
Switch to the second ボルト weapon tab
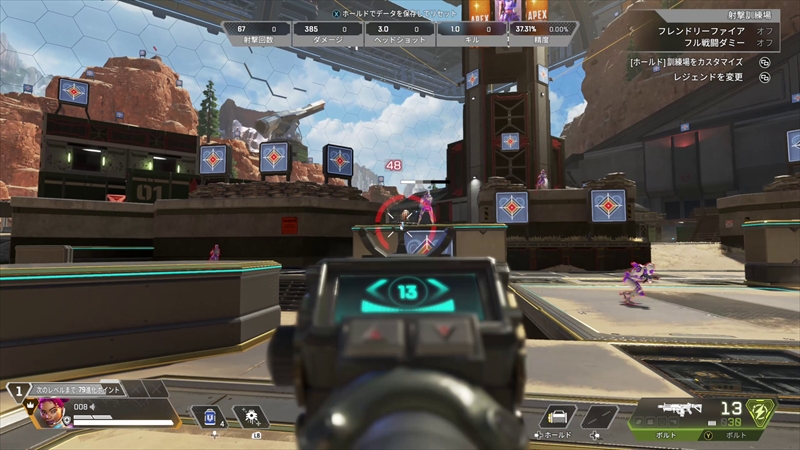click(x=735, y=435)
